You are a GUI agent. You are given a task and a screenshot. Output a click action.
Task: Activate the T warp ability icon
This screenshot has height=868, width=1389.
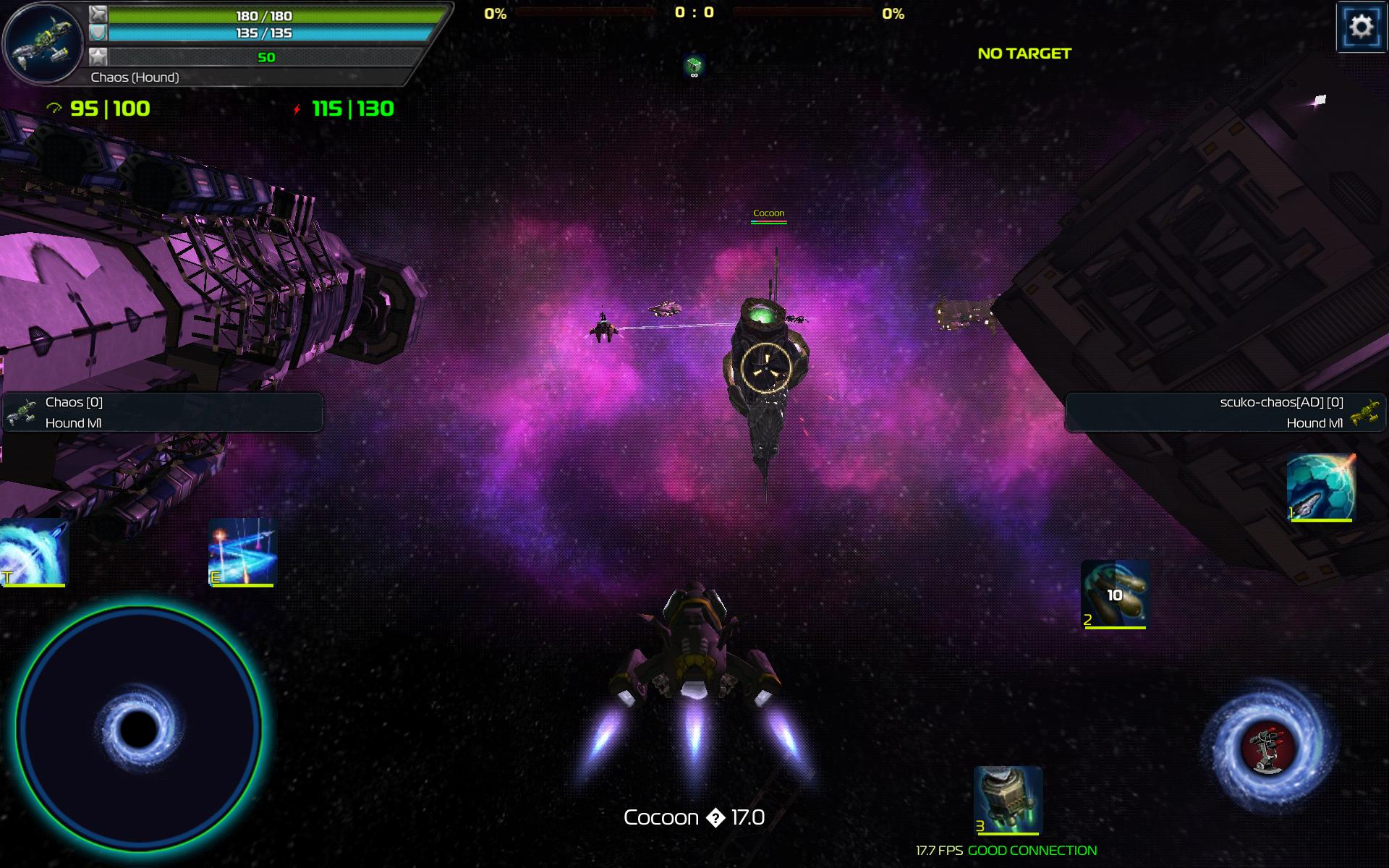34,552
